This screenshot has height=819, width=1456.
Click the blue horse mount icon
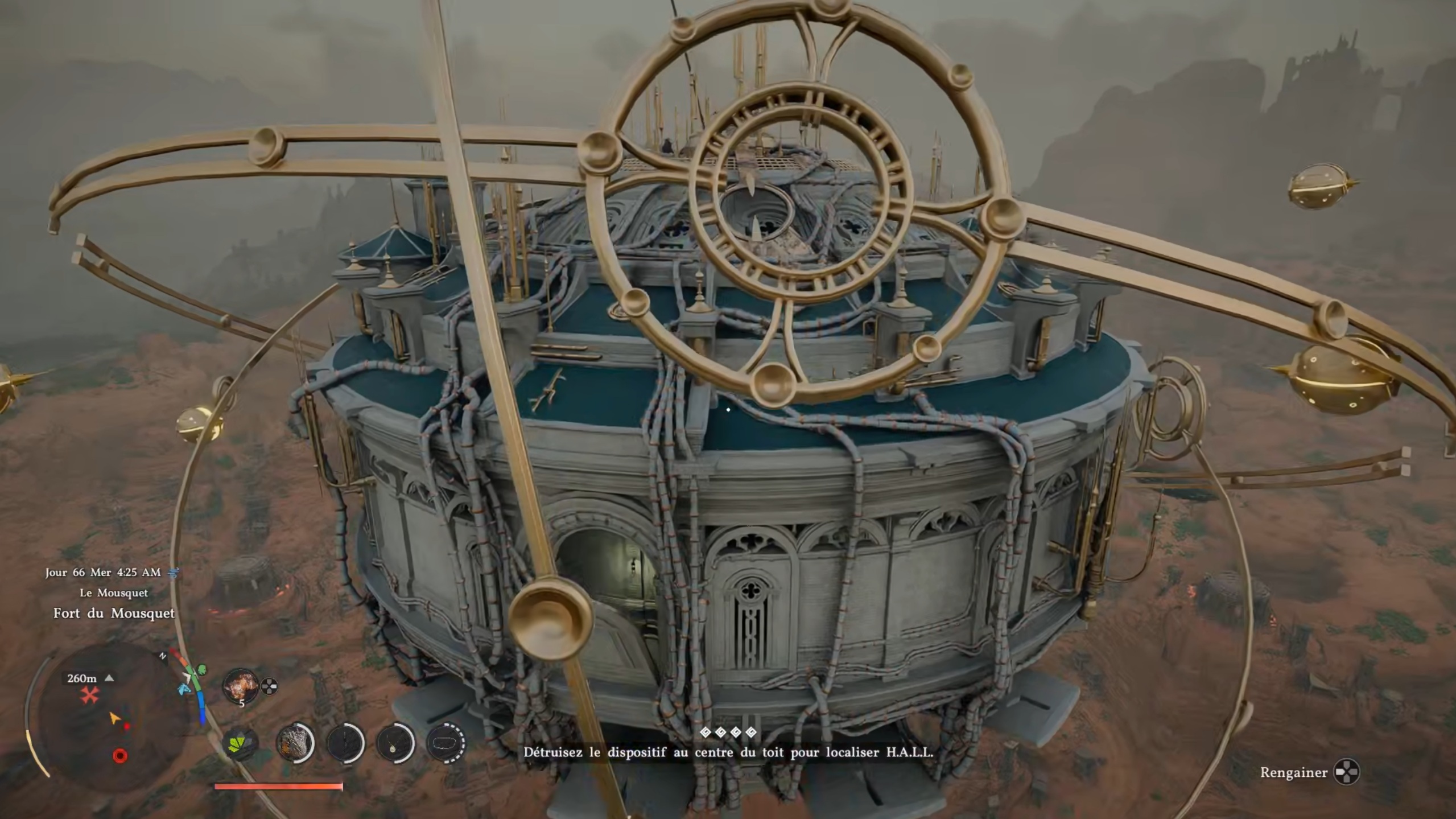[184, 690]
